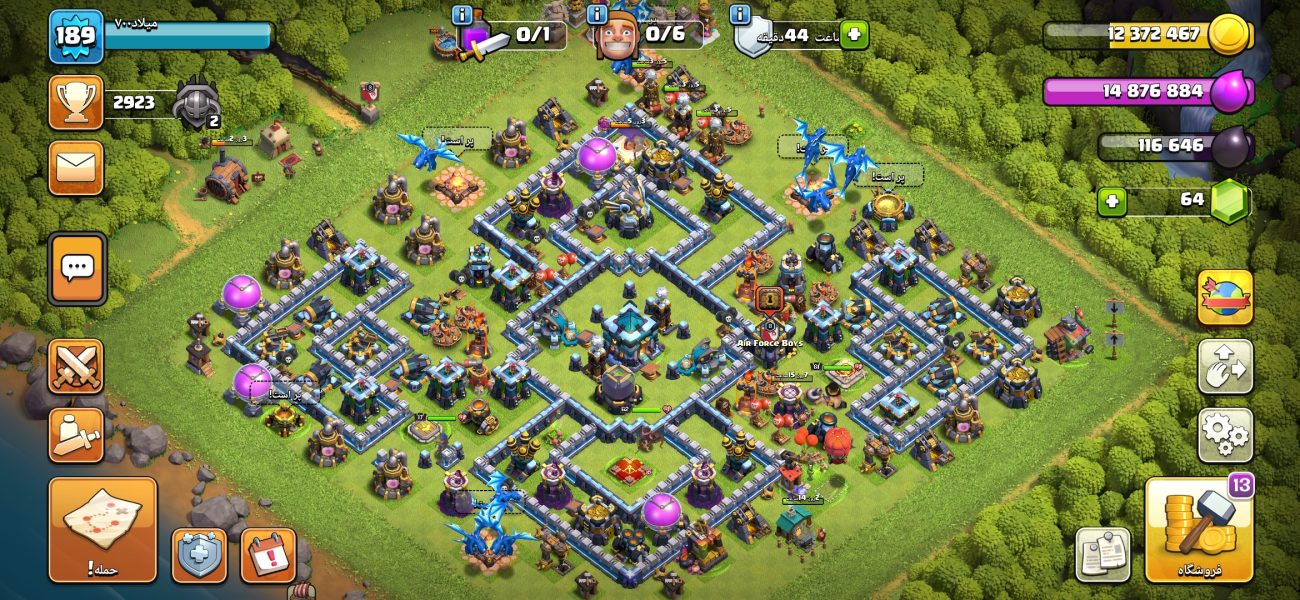This screenshot has width=1300, height=600.
Task: Show info for the purple potion counter
Action: tap(462, 15)
